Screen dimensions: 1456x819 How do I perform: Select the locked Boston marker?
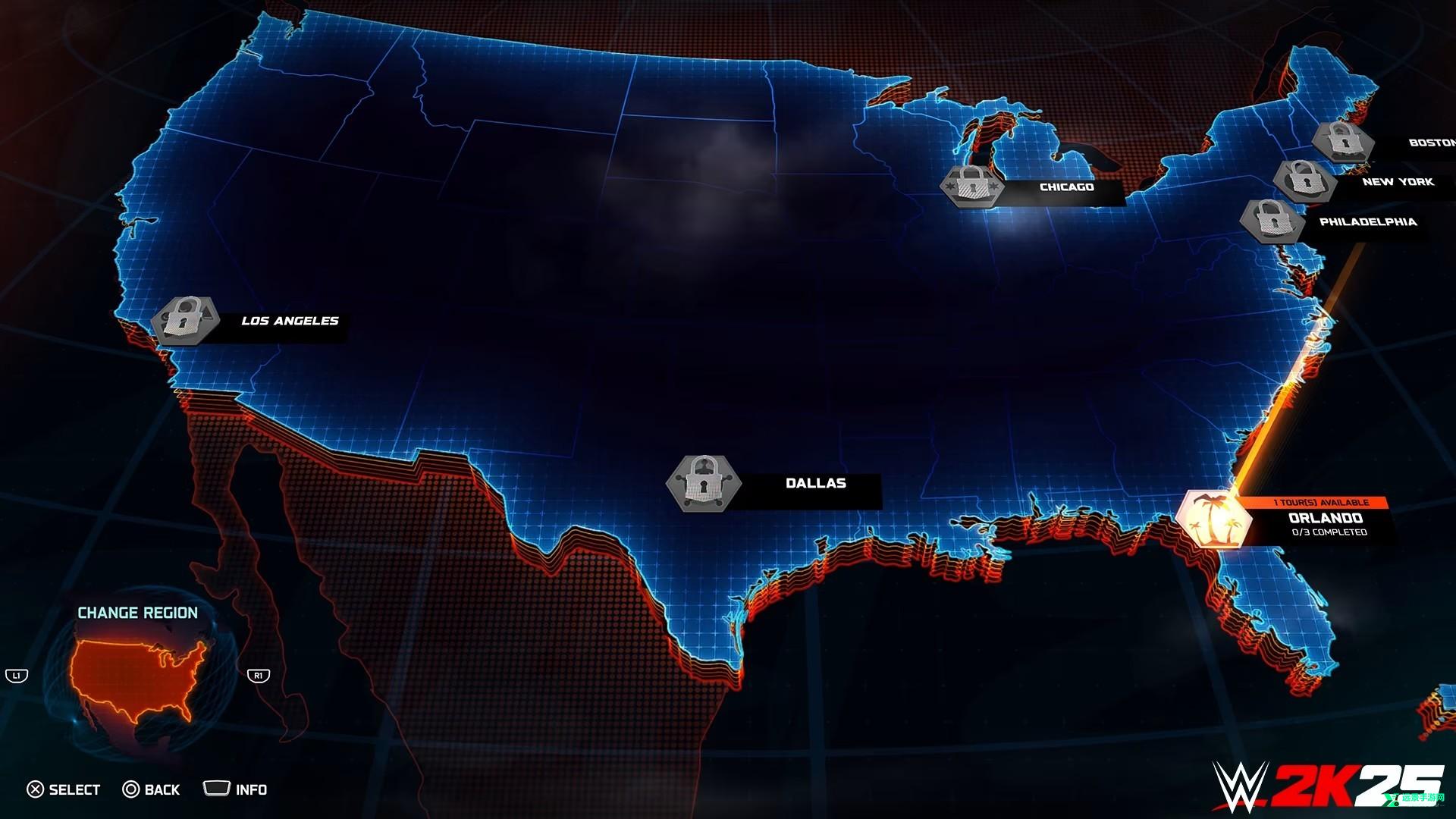pos(1342,142)
